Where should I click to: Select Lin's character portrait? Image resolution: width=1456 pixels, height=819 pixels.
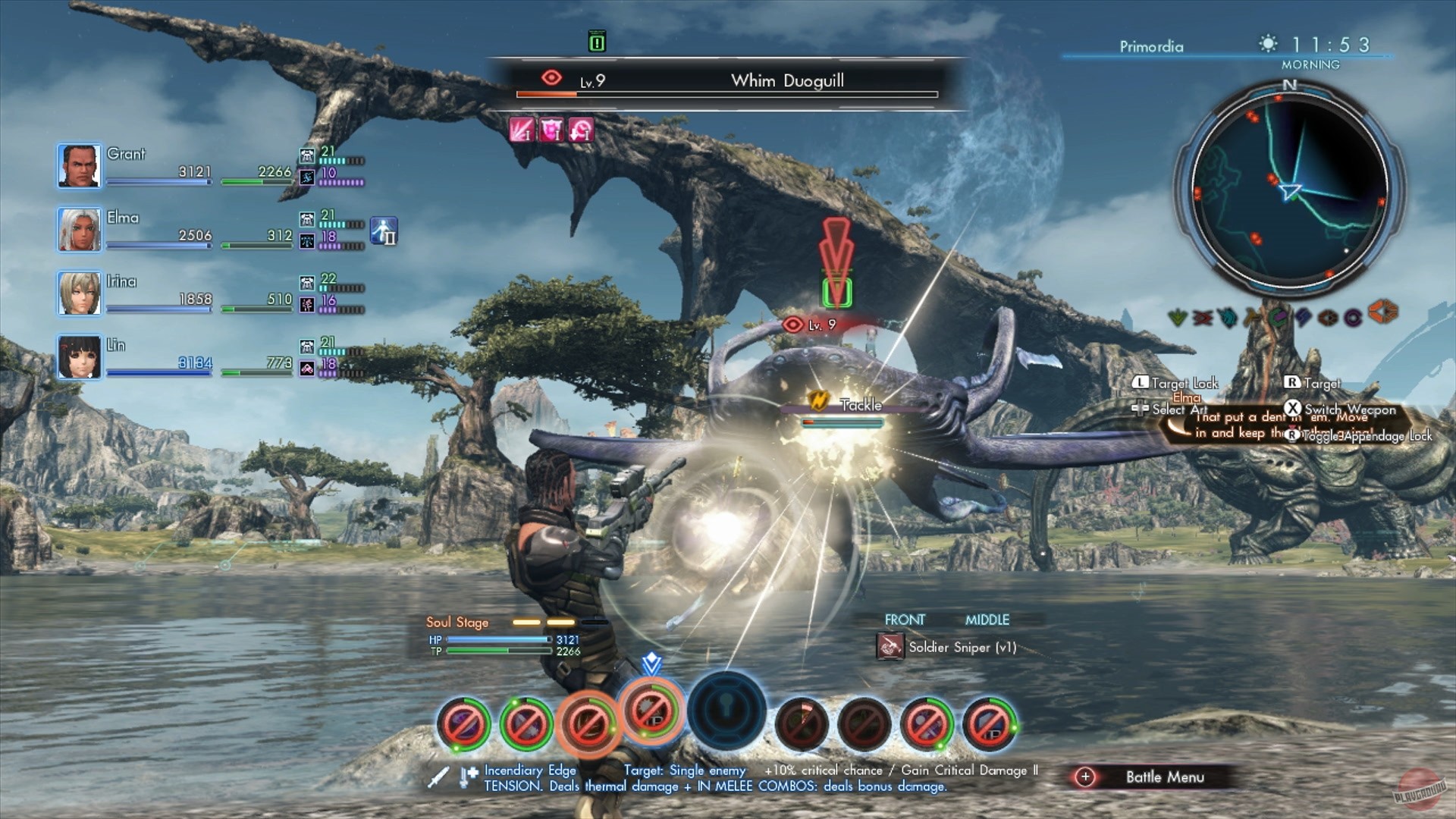click(79, 356)
